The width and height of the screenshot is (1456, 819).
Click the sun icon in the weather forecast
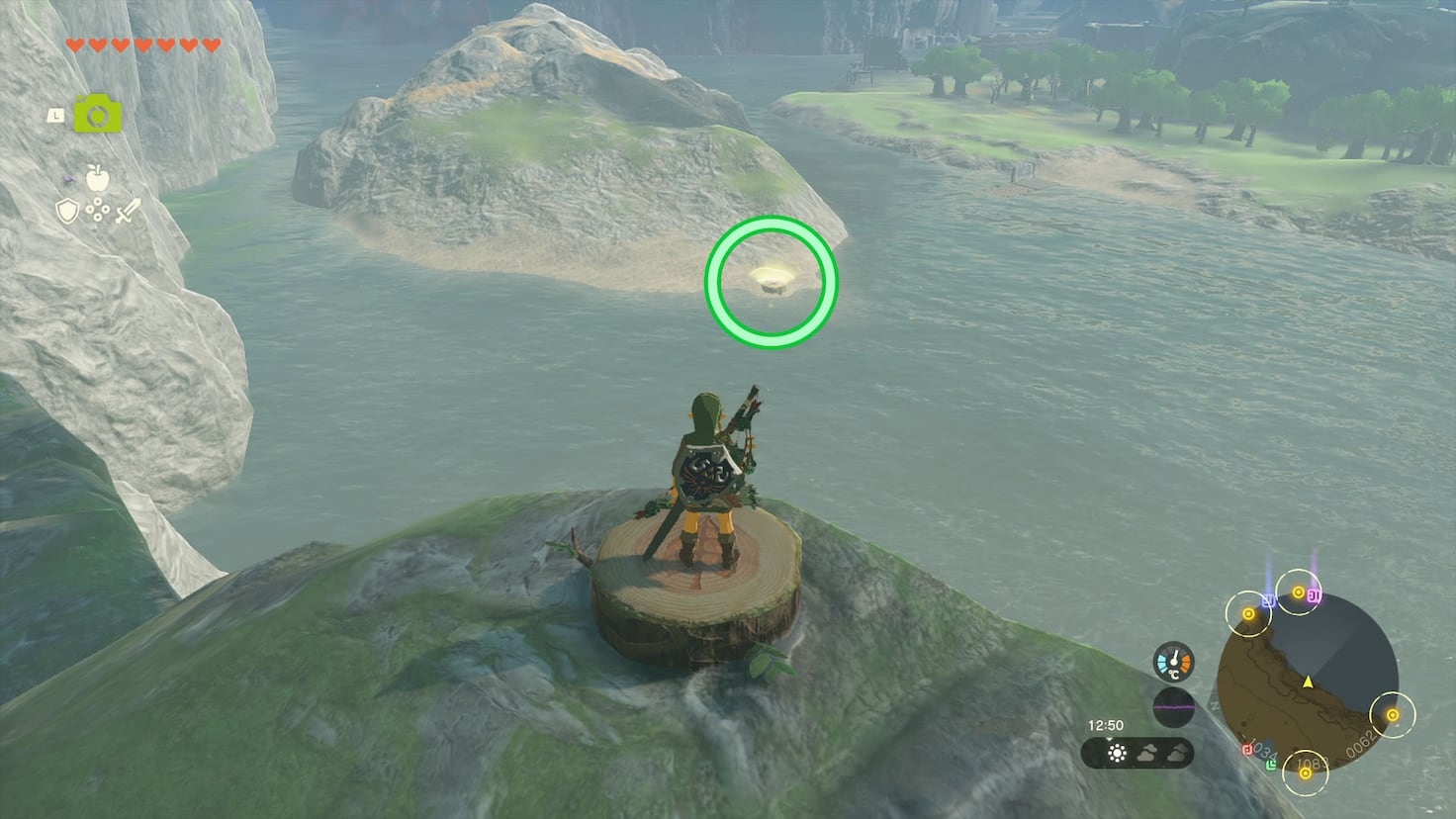[1117, 754]
